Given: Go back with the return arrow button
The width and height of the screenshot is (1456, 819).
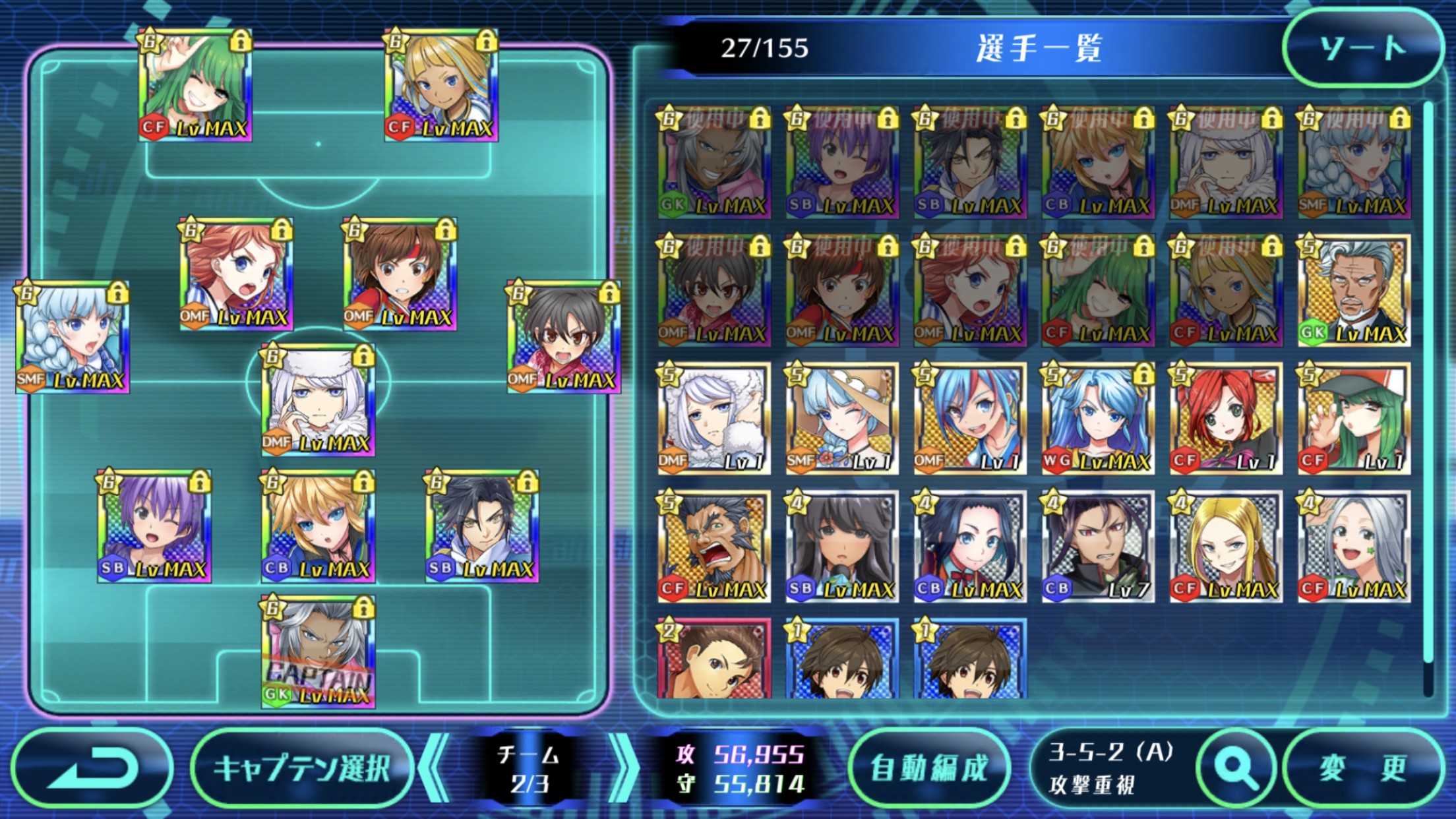Looking at the screenshot, I should [92, 768].
